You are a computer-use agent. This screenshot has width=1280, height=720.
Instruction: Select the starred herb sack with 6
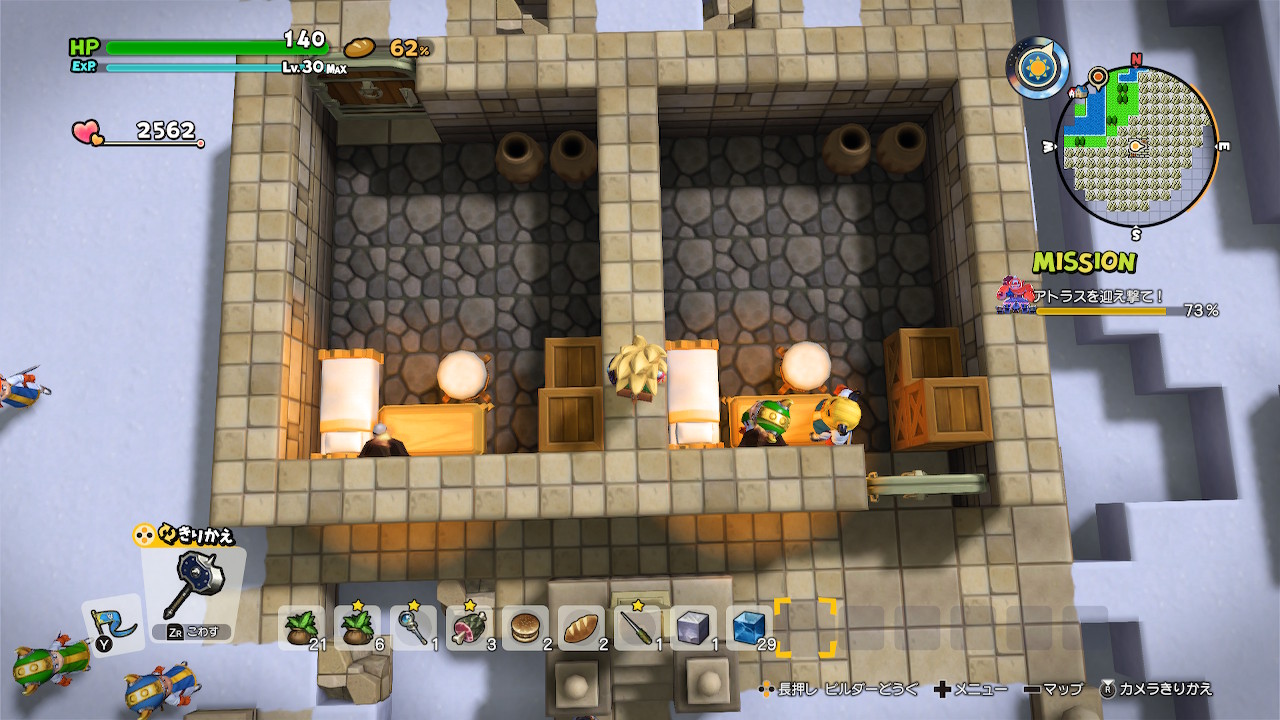click(x=357, y=627)
